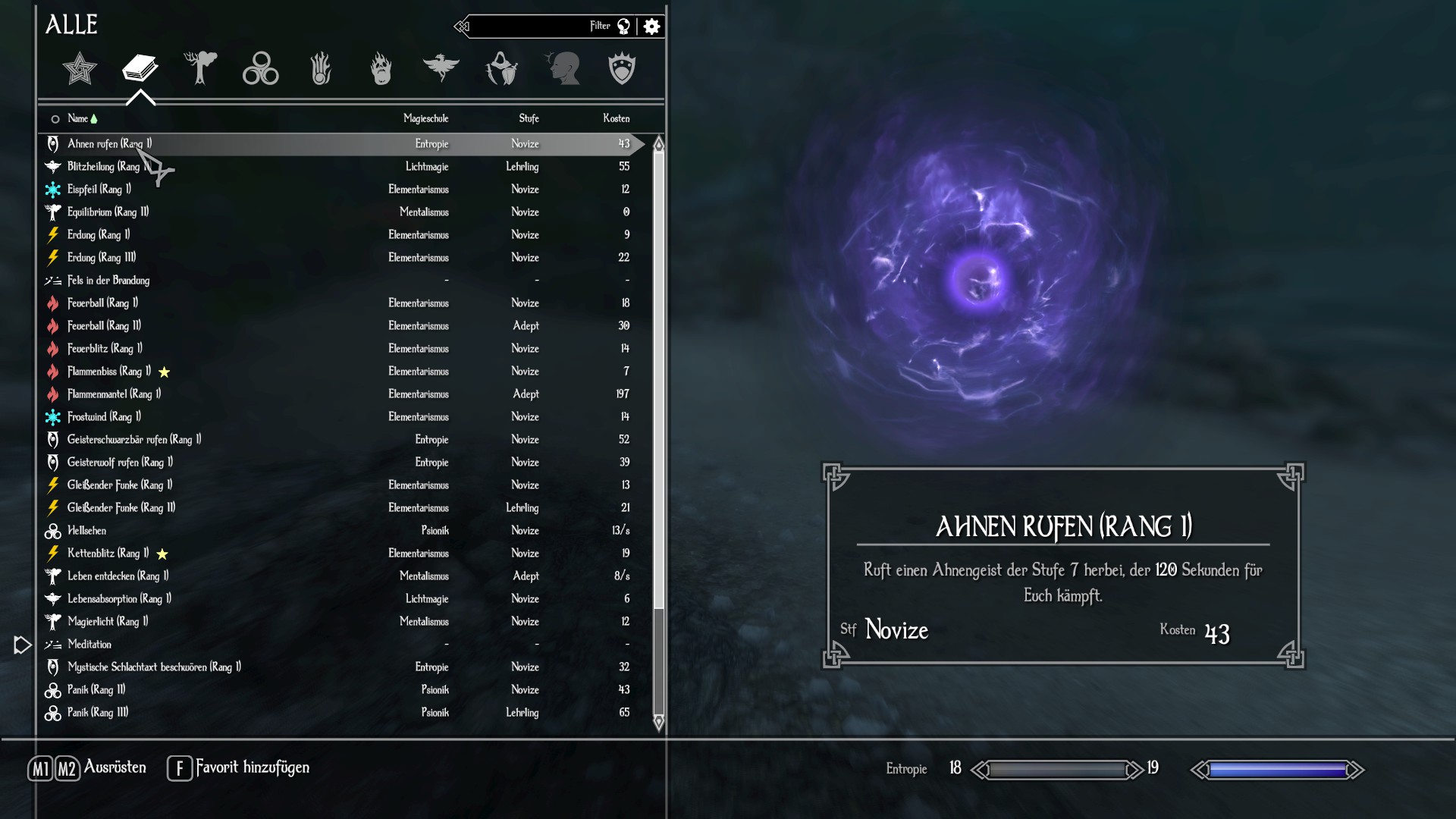The width and height of the screenshot is (1456, 819).
Task: Sort spells by Magieschule column header
Action: coord(425,118)
